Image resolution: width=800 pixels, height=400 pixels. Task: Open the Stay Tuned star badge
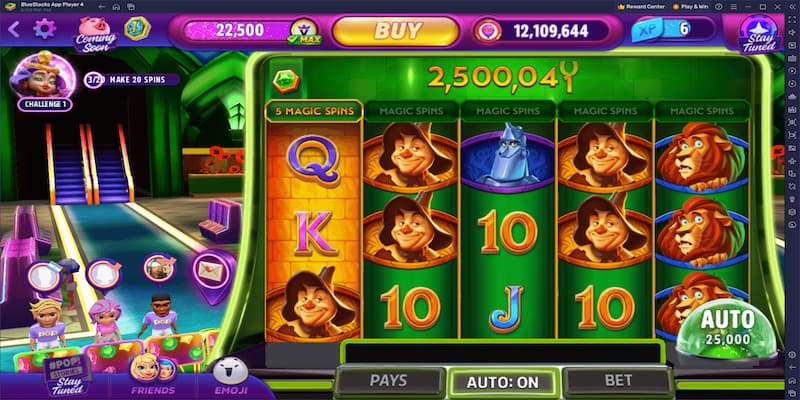click(757, 34)
